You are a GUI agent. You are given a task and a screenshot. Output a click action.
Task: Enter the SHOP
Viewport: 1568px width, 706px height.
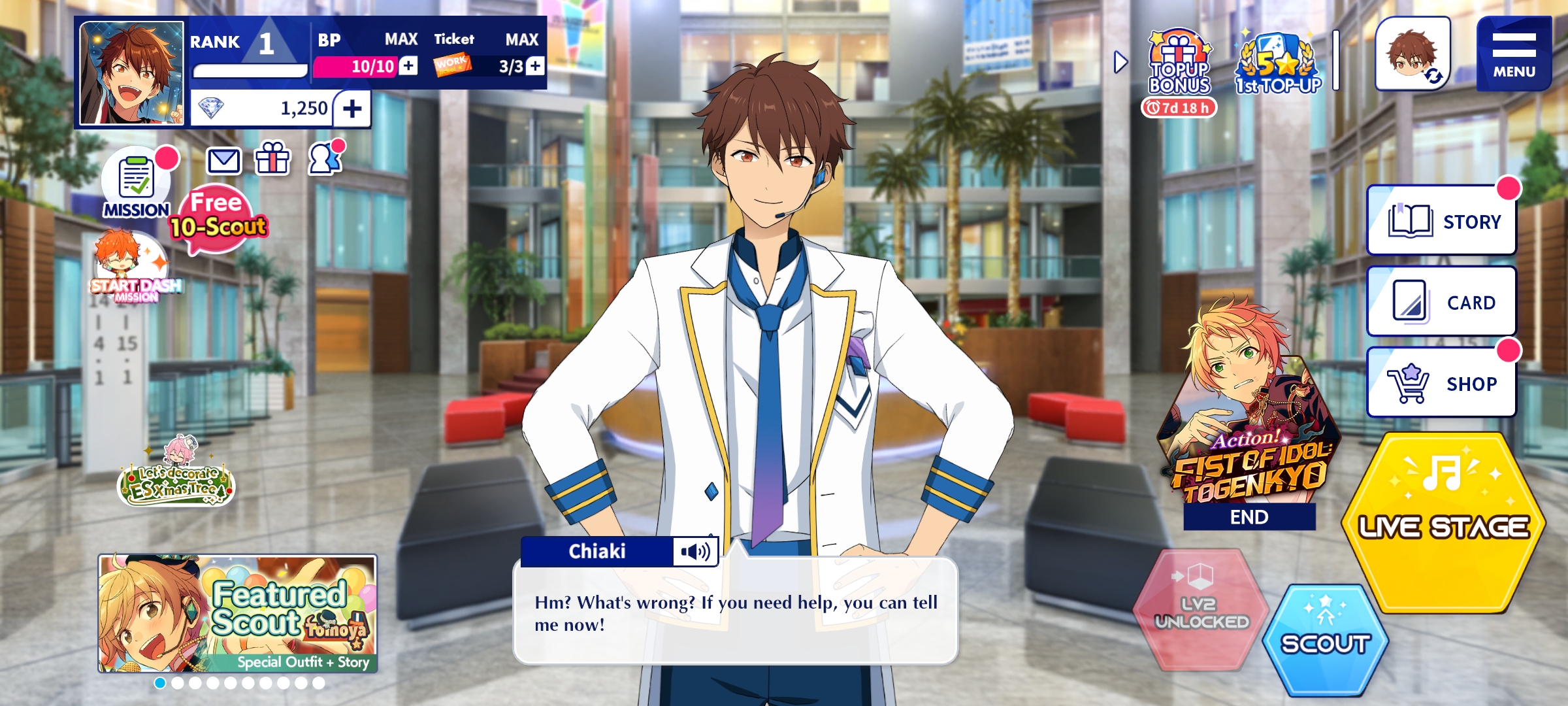point(1442,383)
